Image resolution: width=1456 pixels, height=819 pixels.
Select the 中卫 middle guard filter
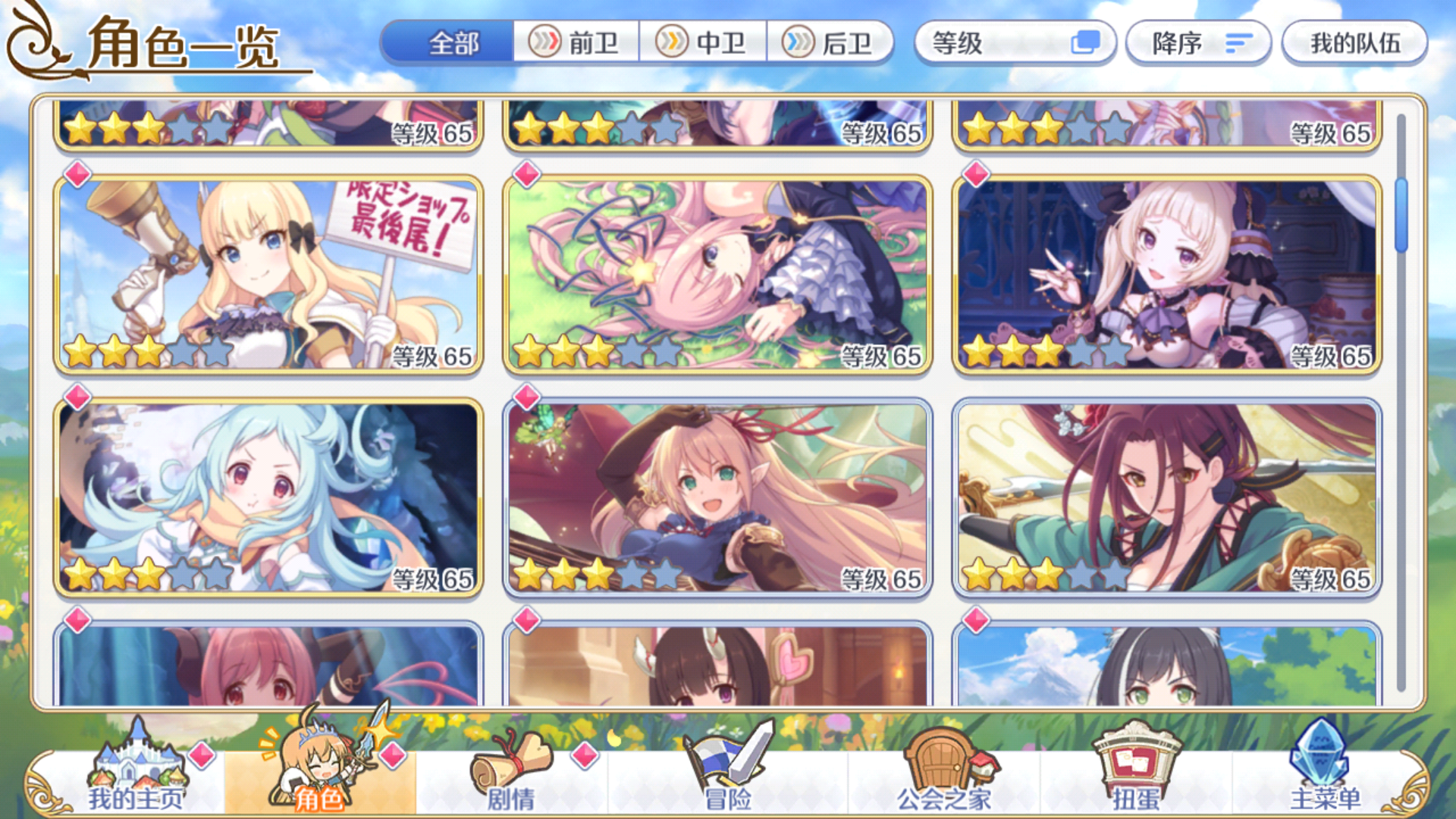point(704,44)
